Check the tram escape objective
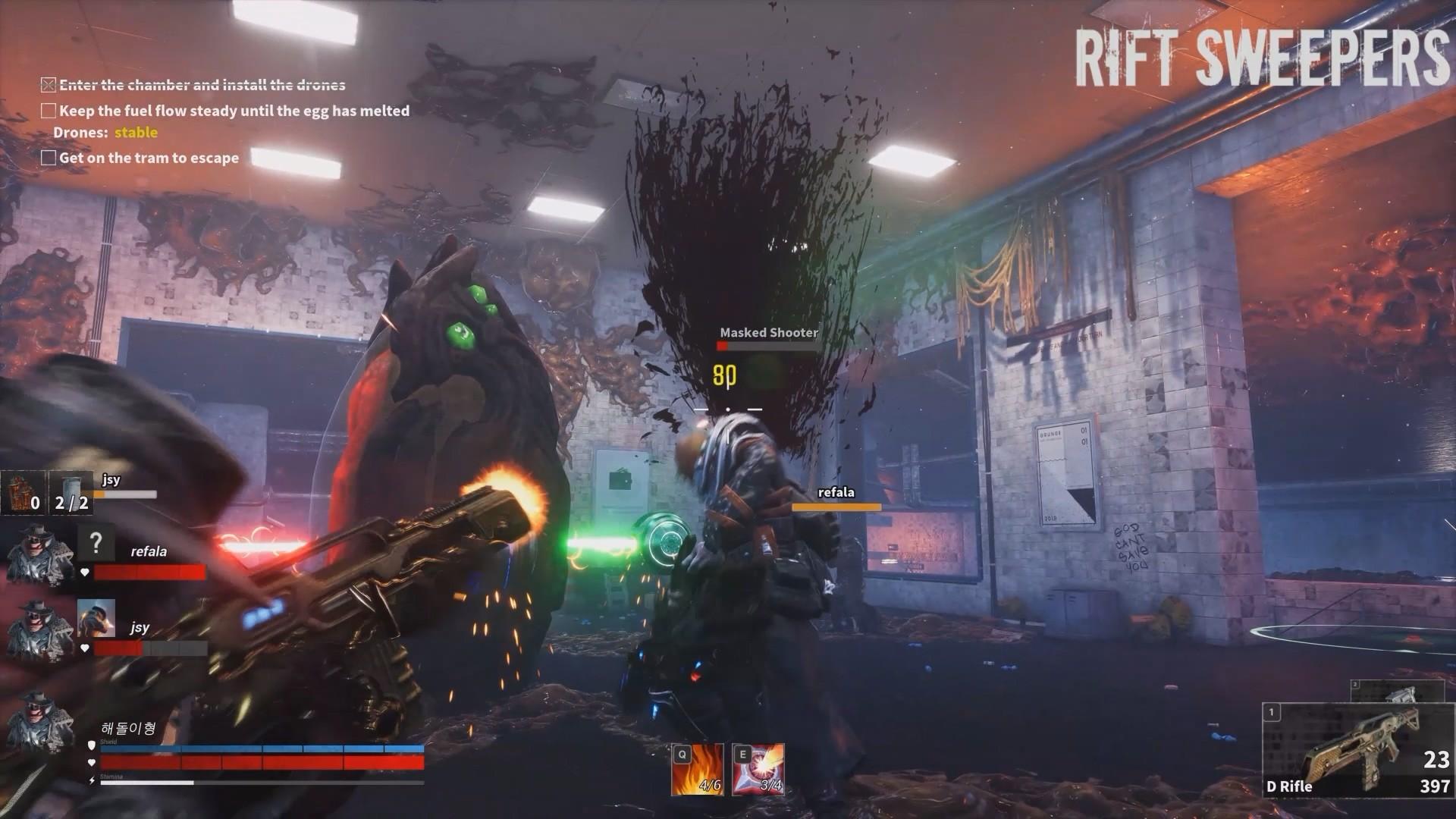The image size is (1456, 819). (48, 158)
